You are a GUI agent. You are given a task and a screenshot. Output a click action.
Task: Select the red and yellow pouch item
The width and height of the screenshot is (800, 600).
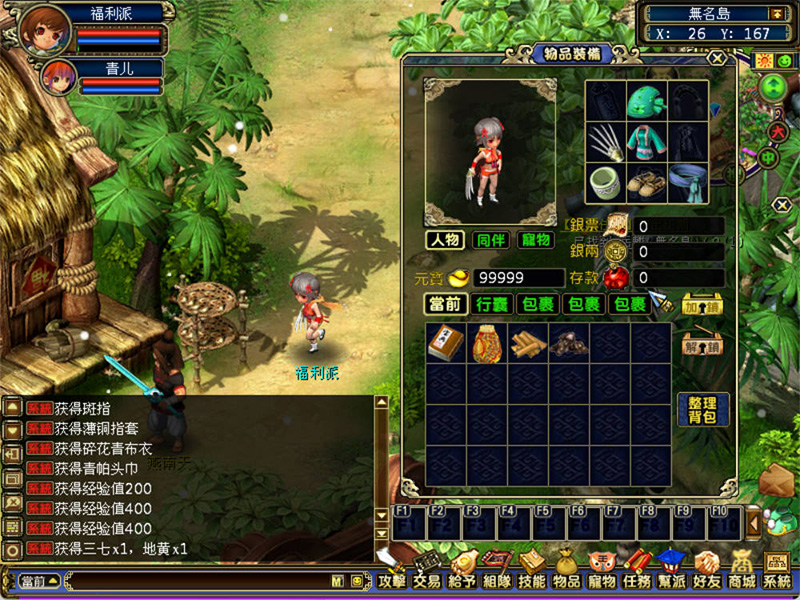tap(486, 343)
